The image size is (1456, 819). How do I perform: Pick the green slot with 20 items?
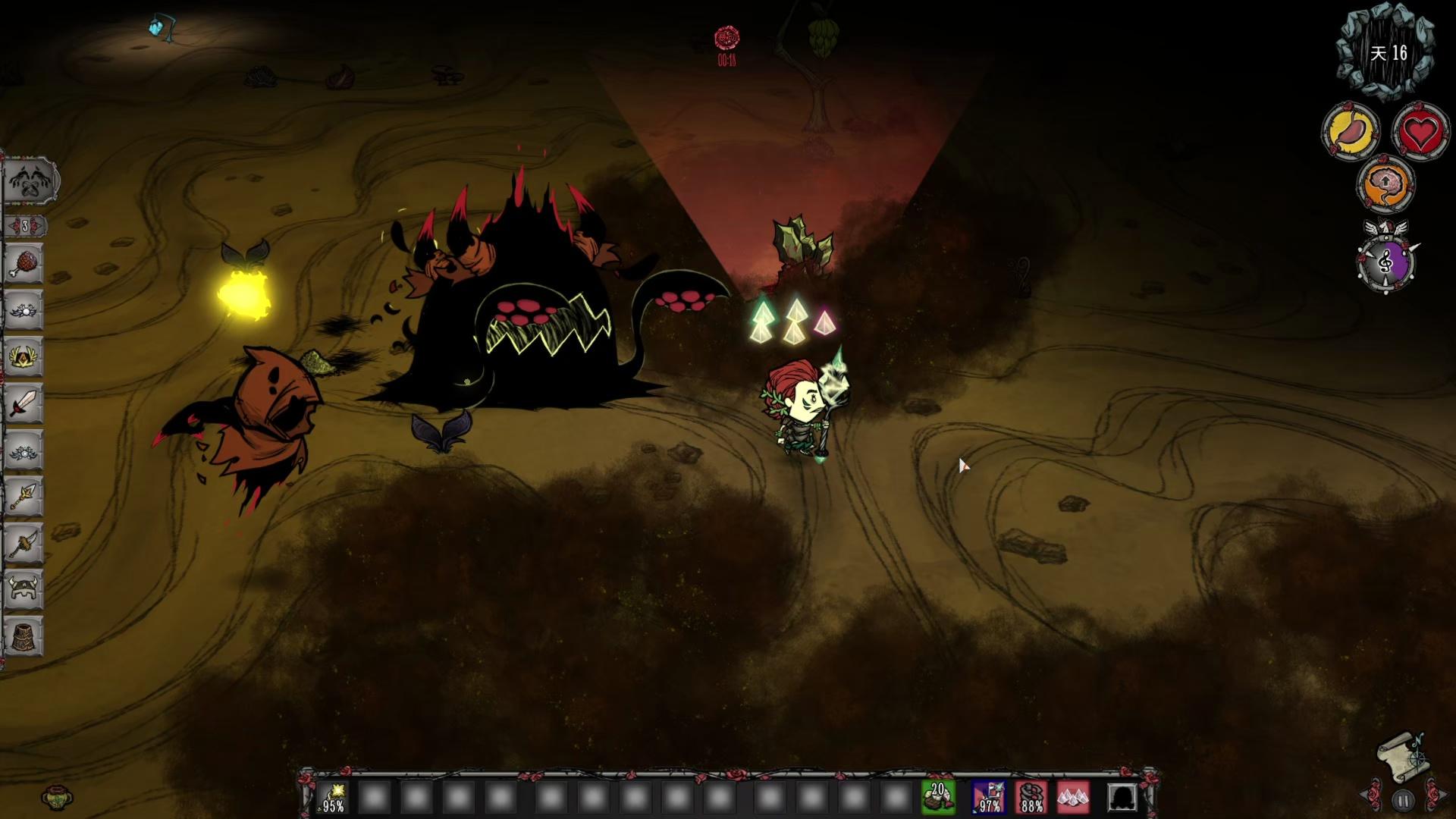(x=938, y=798)
